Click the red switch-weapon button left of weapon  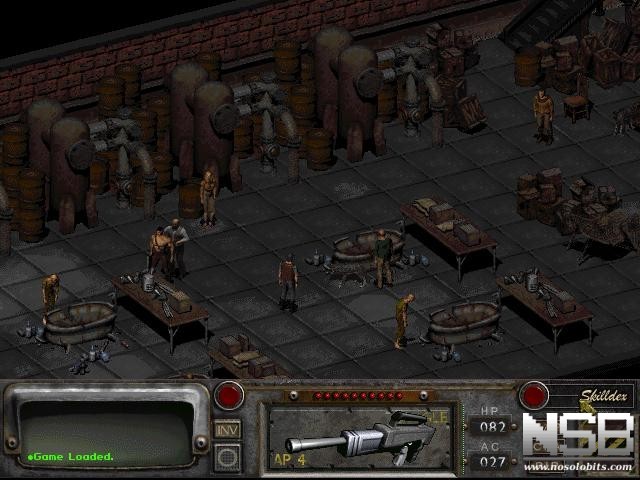pyautogui.click(x=228, y=395)
